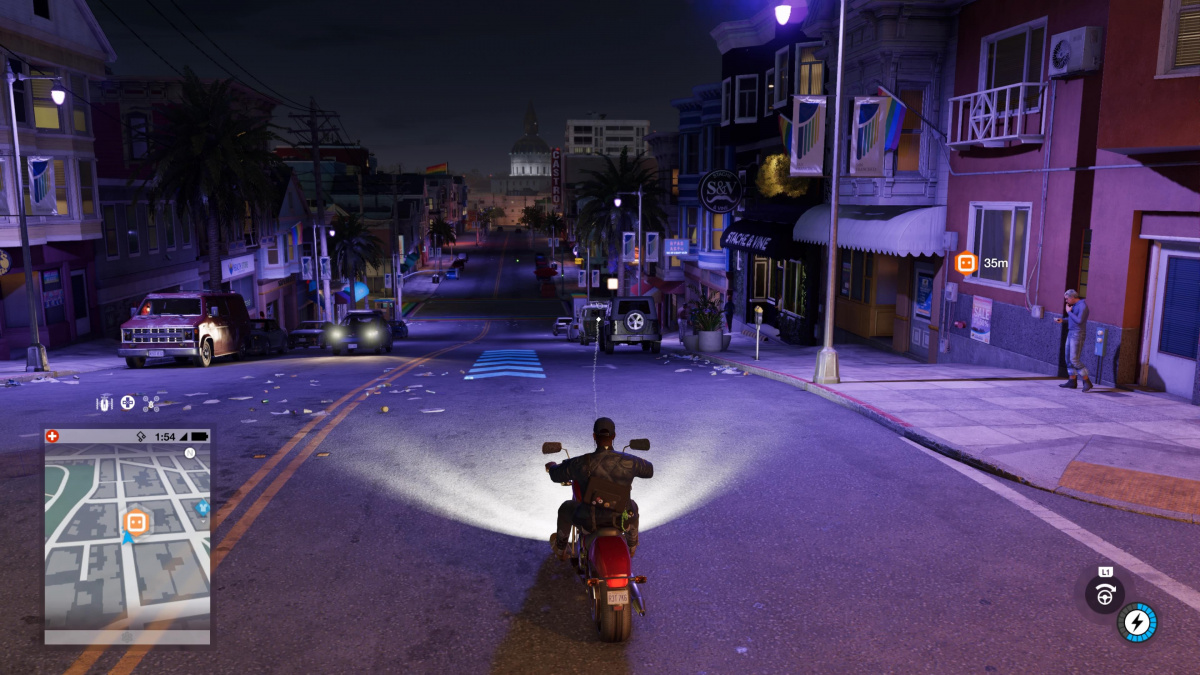Select the orange objective waypoint marker

click(x=965, y=263)
